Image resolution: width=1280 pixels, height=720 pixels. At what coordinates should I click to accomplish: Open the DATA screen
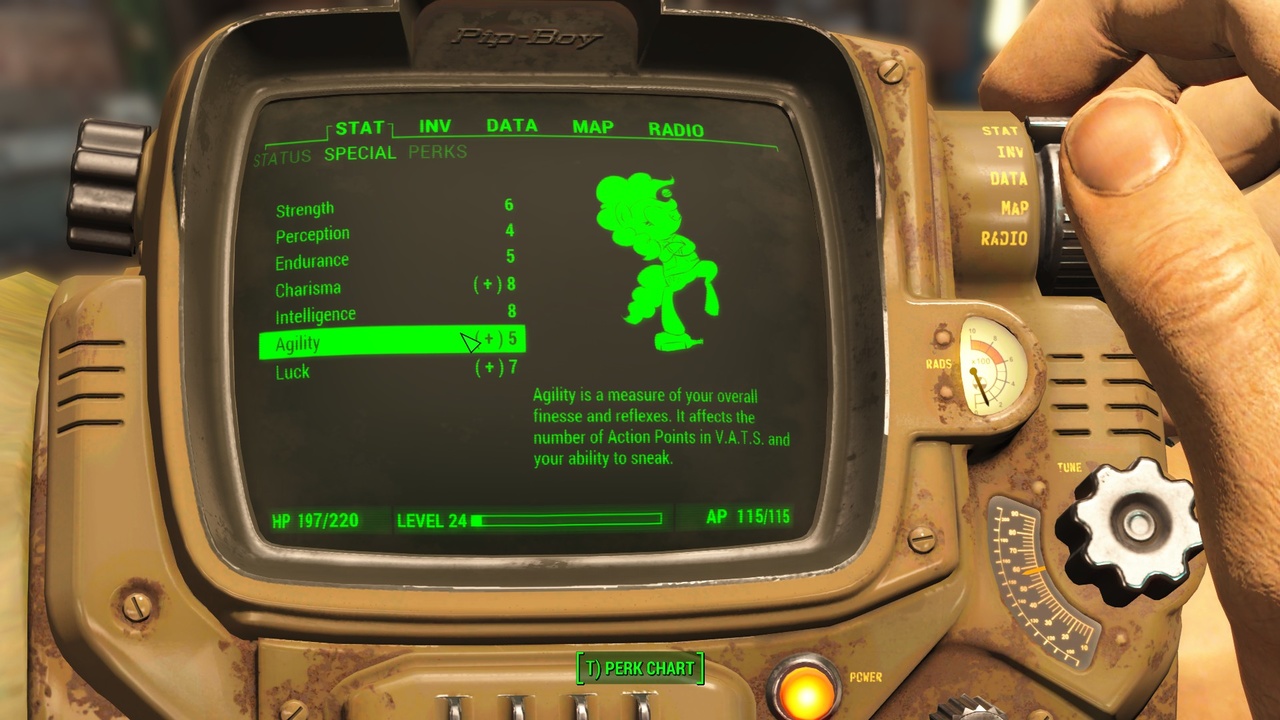click(x=512, y=126)
